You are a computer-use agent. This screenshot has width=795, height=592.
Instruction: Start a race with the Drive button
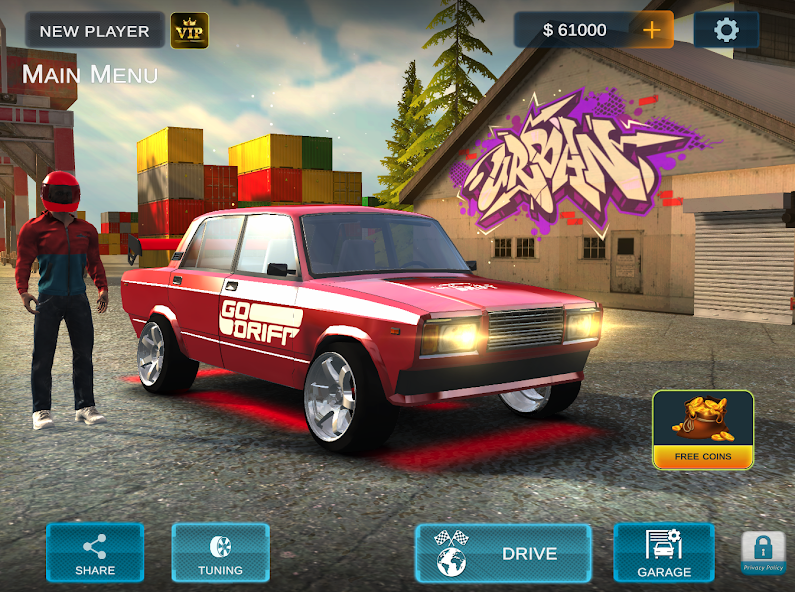503,553
